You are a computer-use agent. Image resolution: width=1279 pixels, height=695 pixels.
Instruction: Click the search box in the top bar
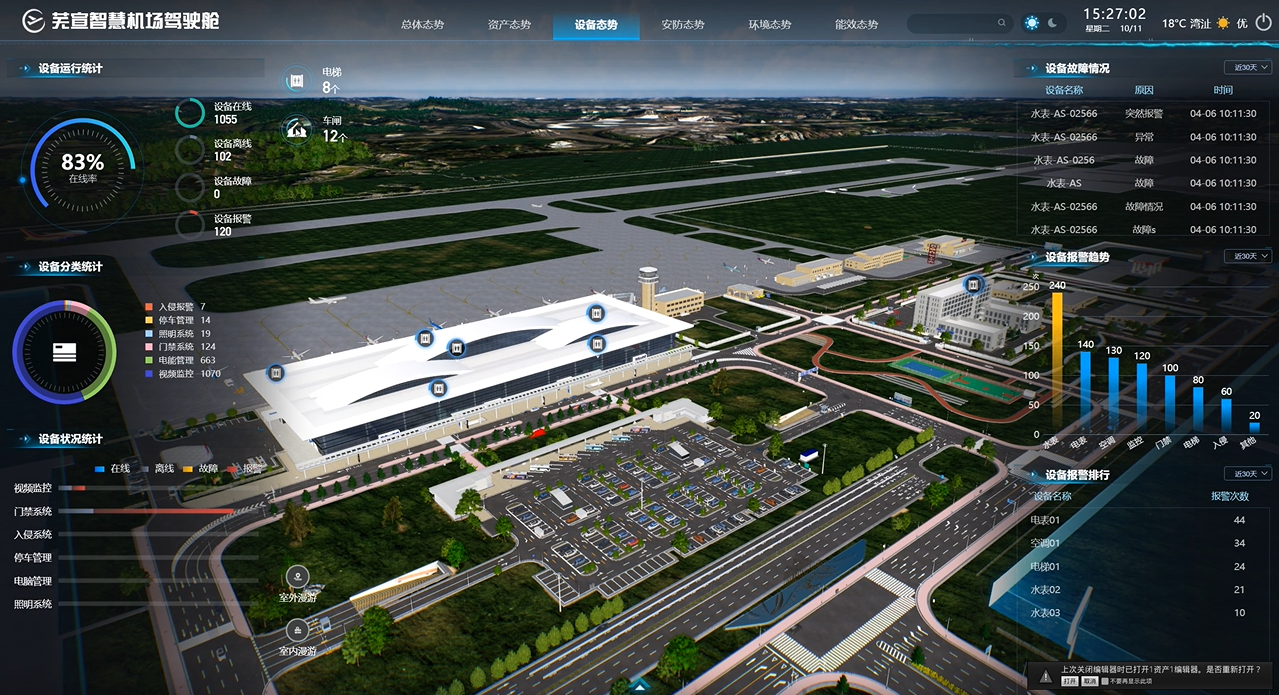pyautogui.click(x=957, y=23)
